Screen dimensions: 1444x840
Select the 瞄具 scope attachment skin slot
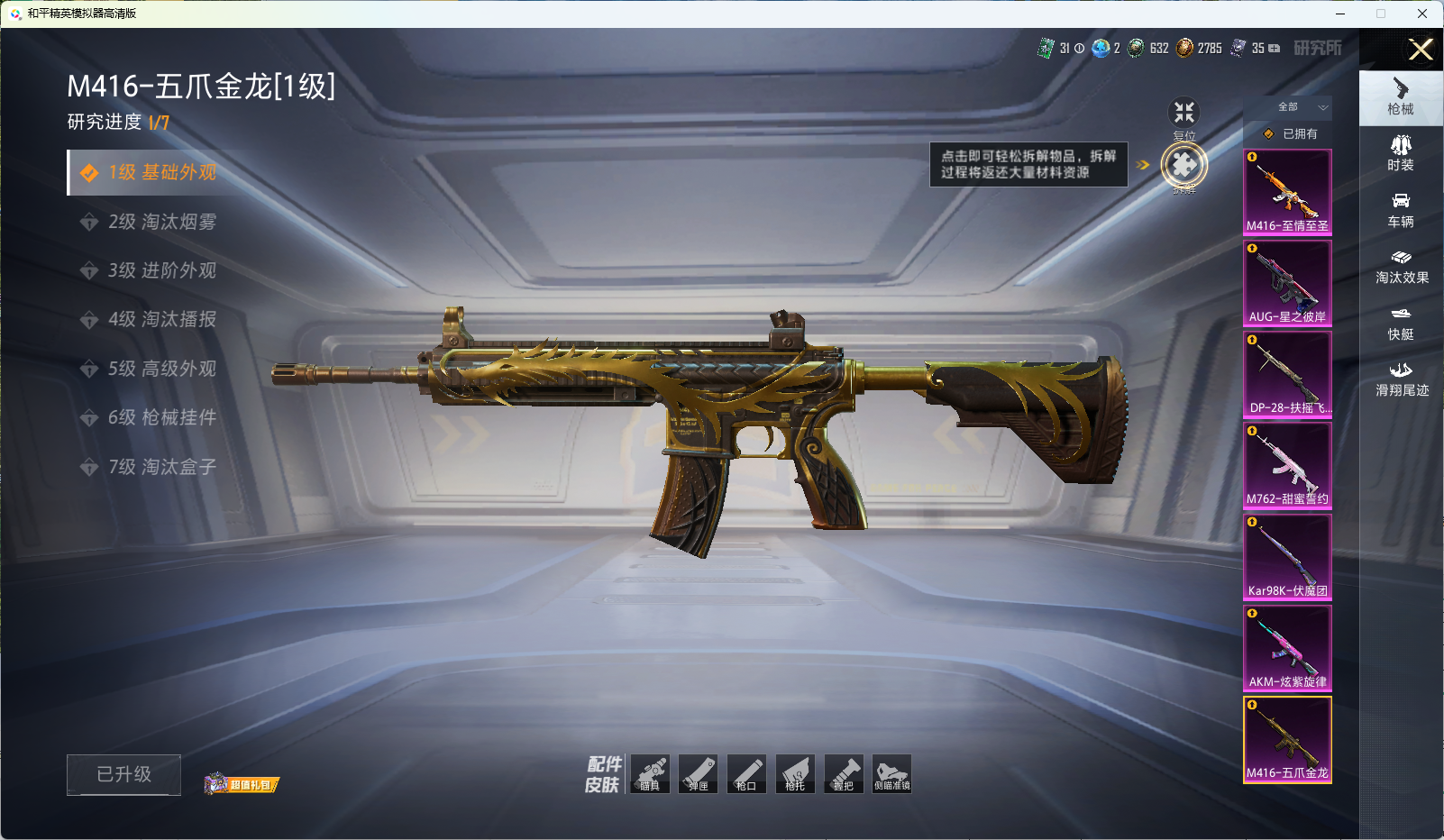pyautogui.click(x=650, y=774)
